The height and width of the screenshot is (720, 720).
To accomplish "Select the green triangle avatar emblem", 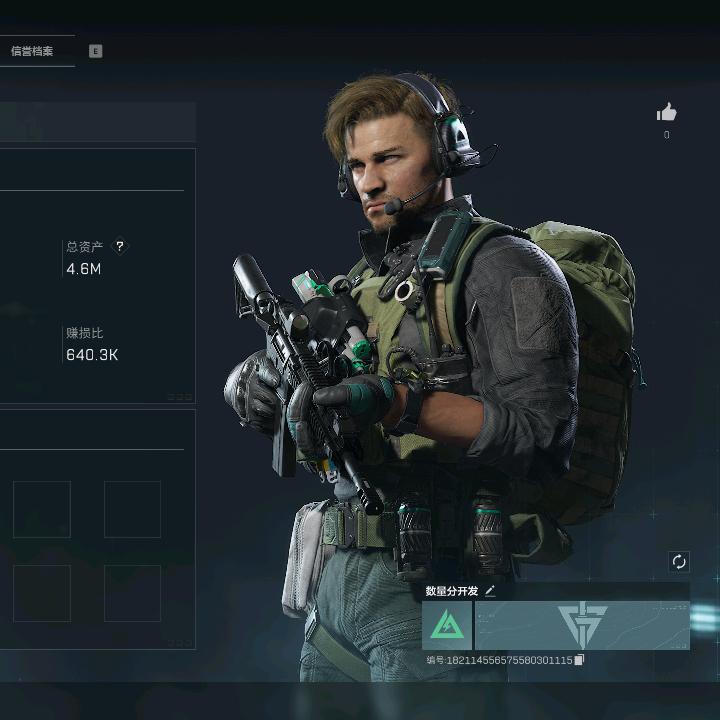I will [447, 625].
